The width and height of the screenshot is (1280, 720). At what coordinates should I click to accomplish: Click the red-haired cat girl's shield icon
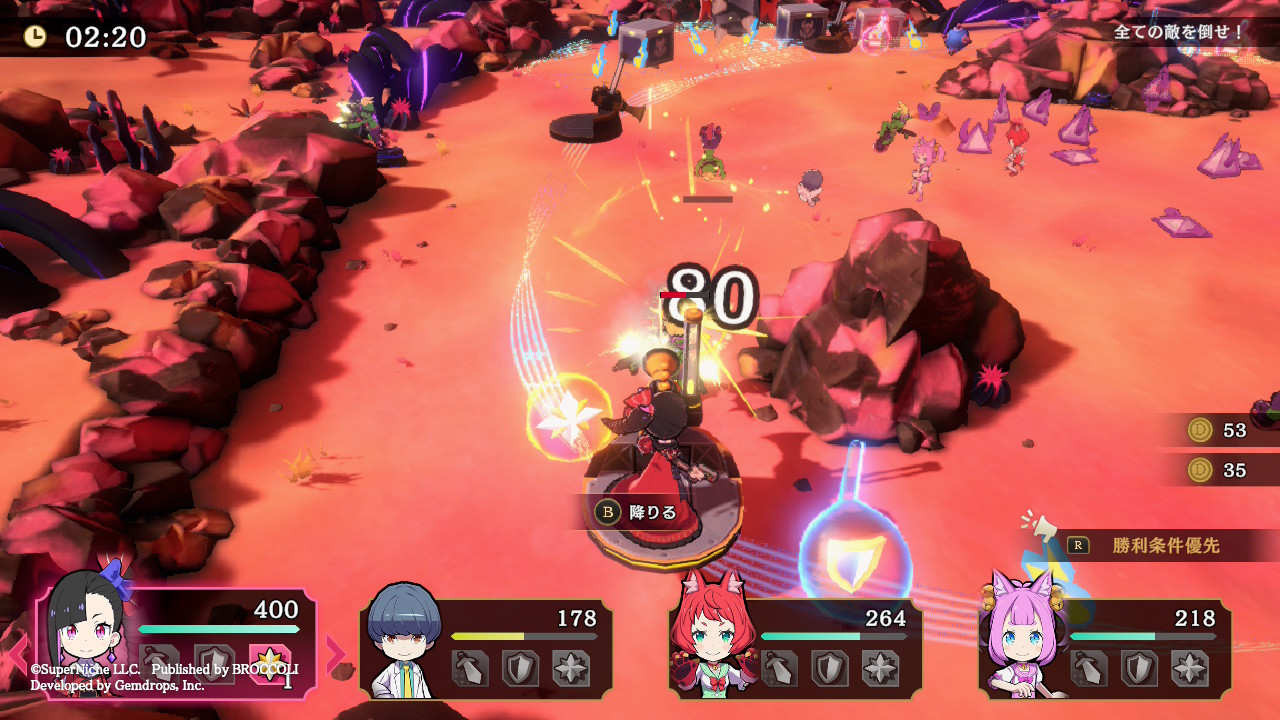831,668
